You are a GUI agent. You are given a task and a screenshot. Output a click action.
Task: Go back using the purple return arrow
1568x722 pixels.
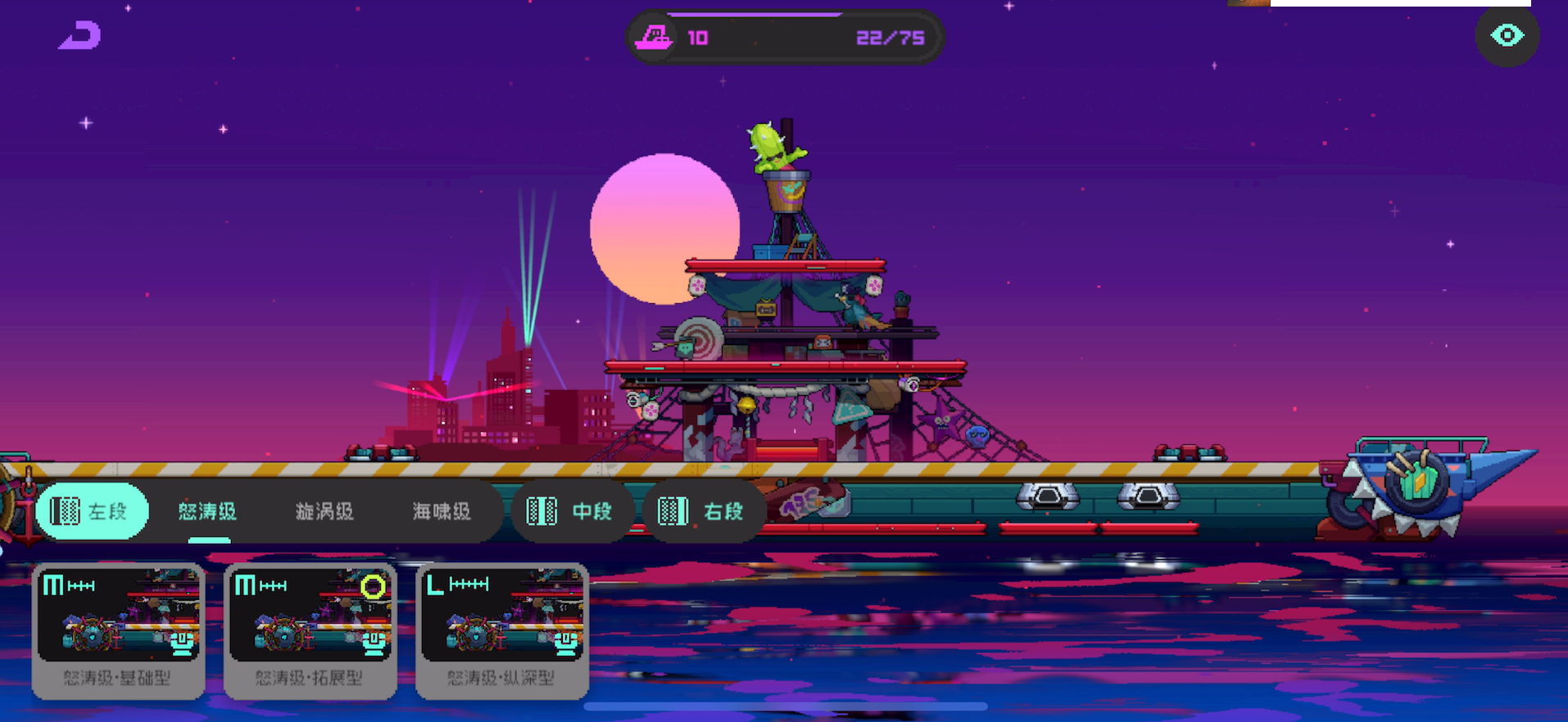(x=80, y=36)
